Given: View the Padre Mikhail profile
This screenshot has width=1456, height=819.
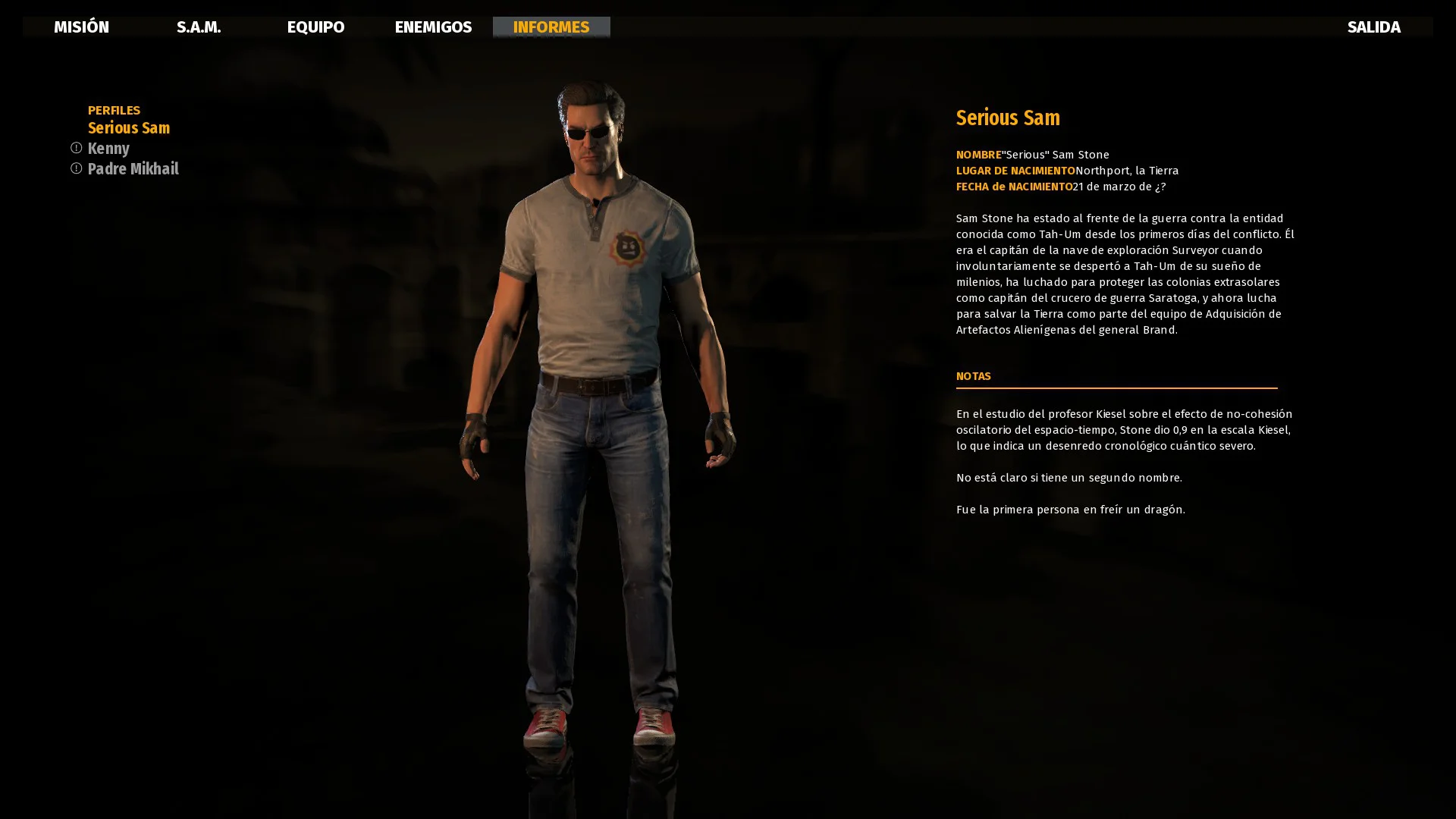Looking at the screenshot, I should point(133,169).
